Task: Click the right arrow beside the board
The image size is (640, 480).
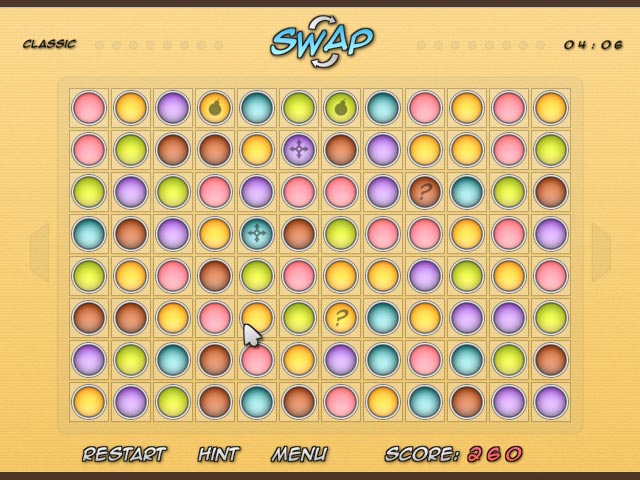Action: tap(601, 252)
